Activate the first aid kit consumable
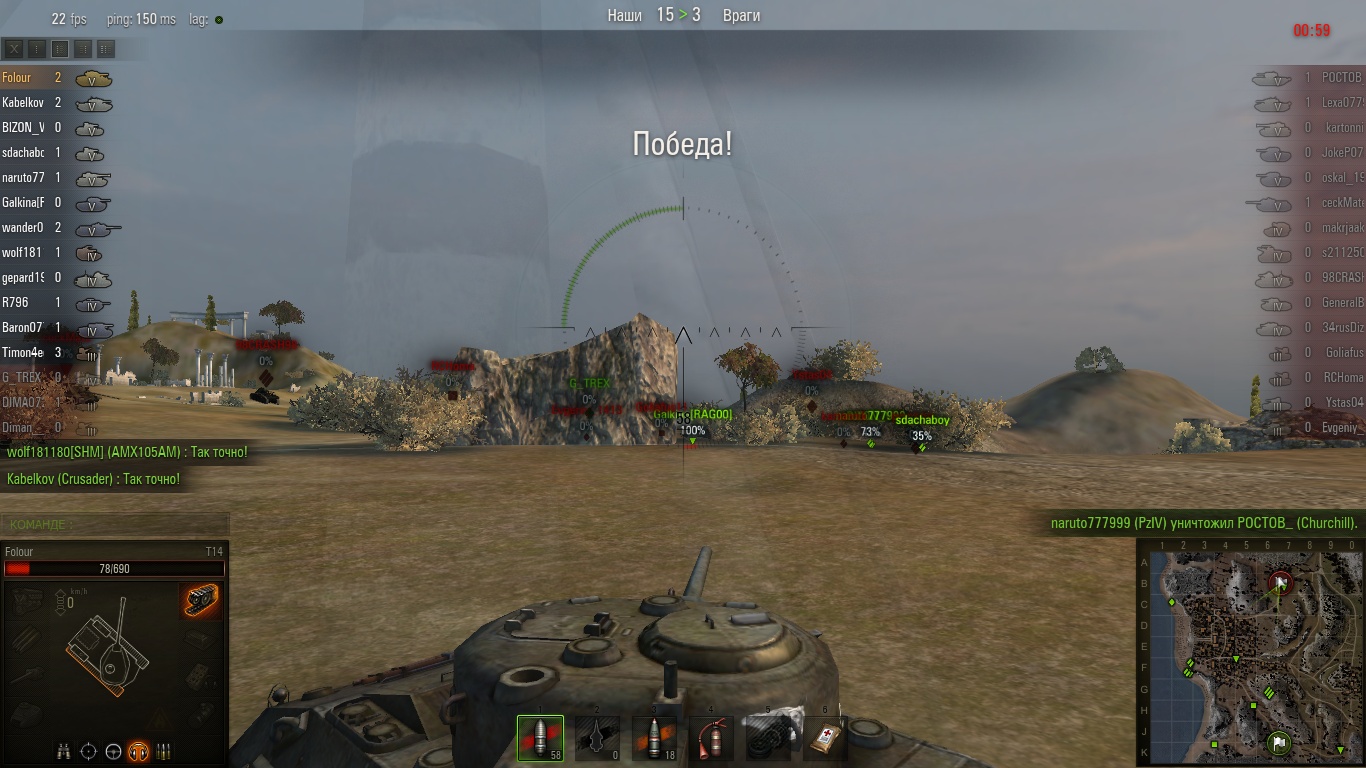This screenshot has height=768, width=1366. pyautogui.click(x=825, y=738)
